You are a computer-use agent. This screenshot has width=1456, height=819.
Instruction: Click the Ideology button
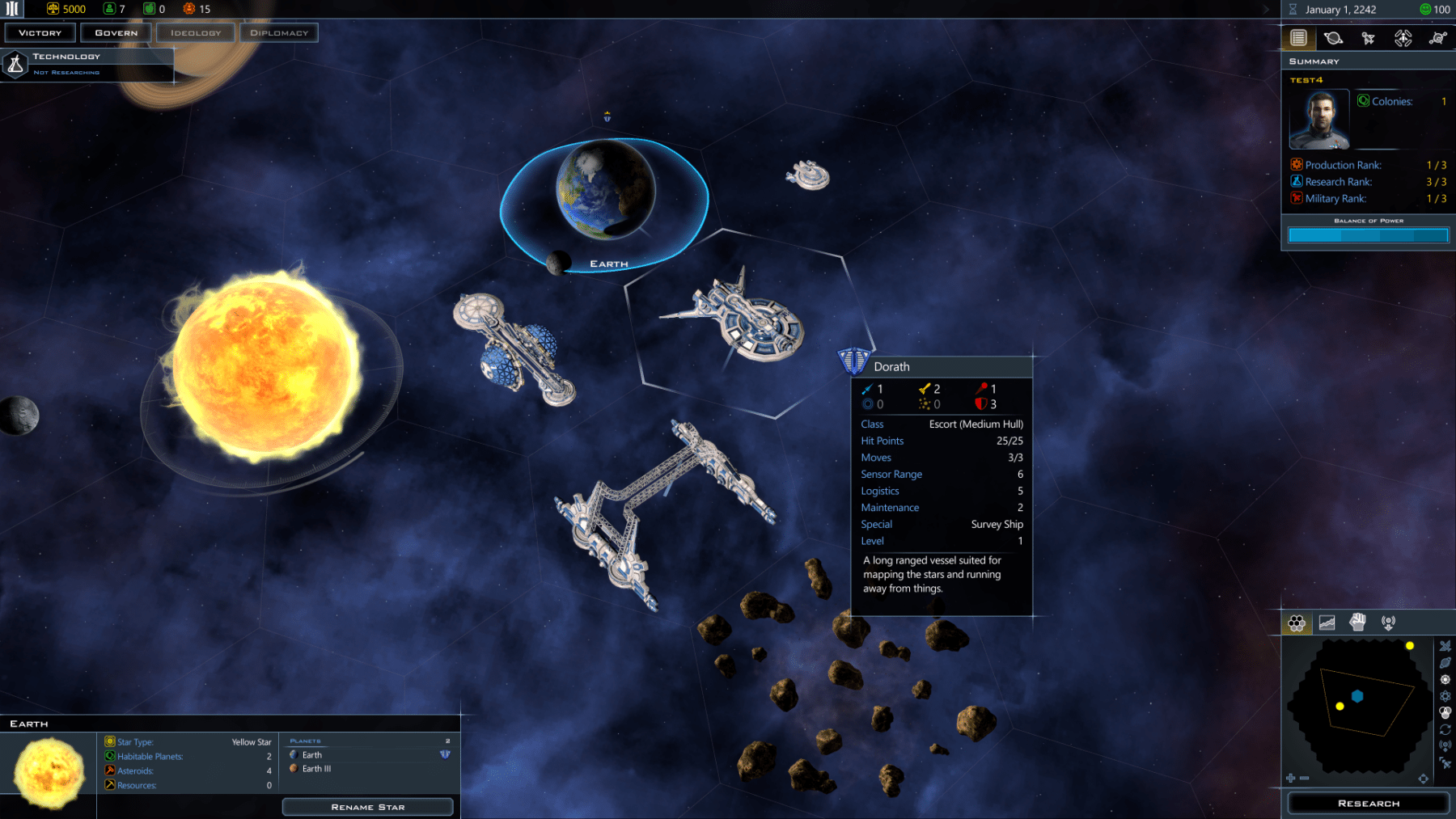tap(196, 33)
